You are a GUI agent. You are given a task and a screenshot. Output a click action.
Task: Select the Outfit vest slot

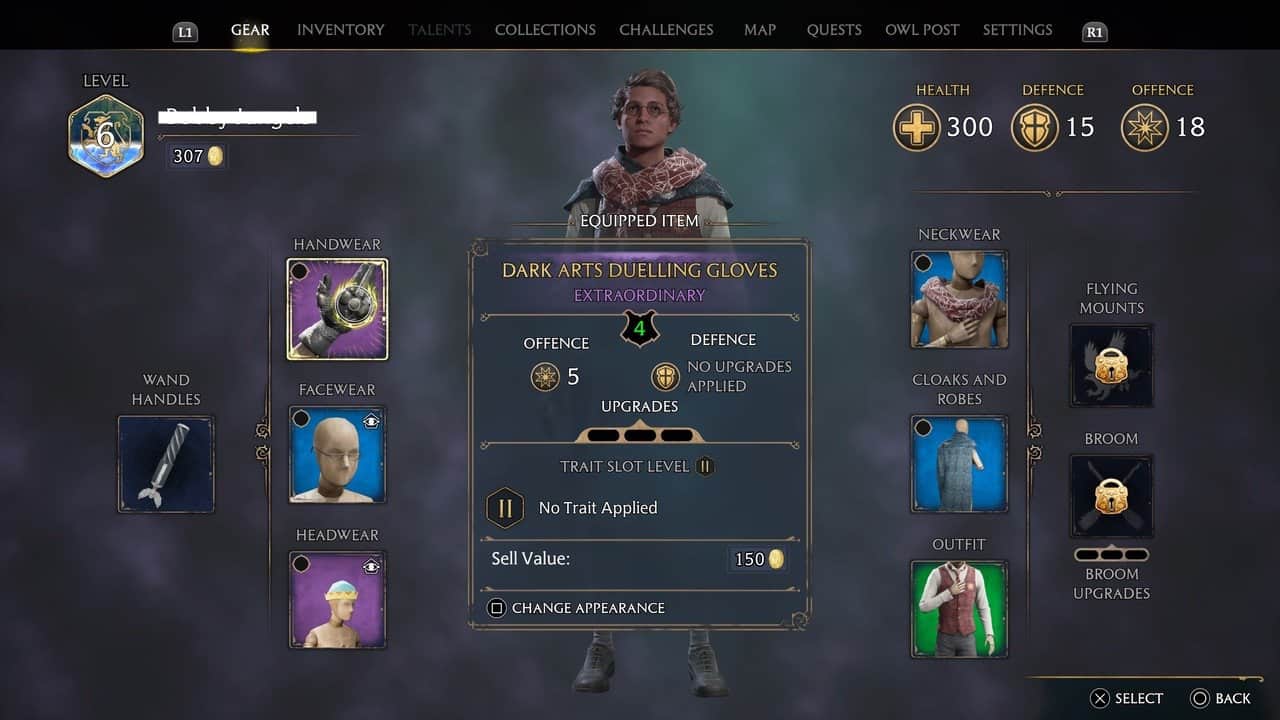[960, 609]
